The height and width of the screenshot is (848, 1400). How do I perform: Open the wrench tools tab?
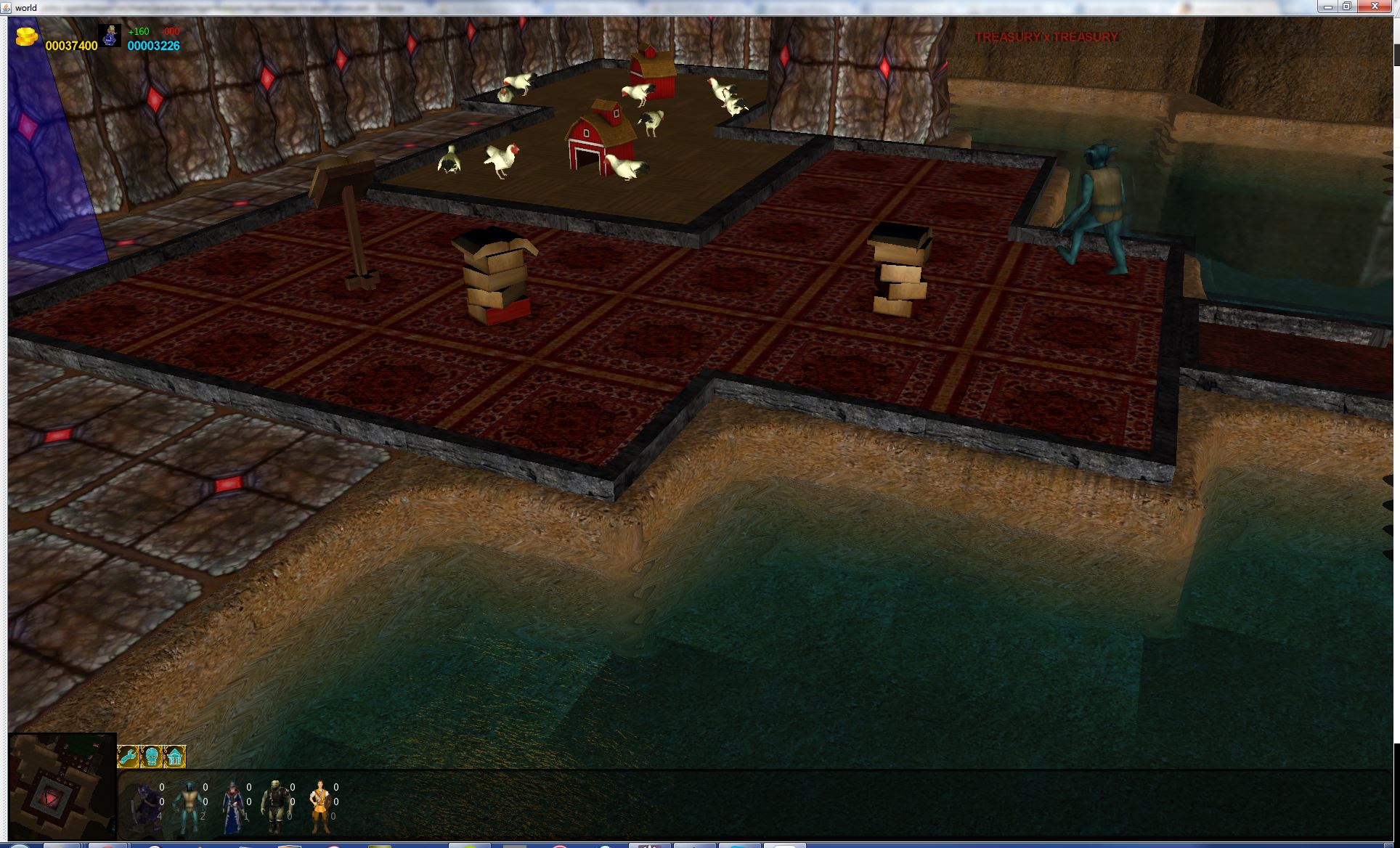click(x=129, y=757)
